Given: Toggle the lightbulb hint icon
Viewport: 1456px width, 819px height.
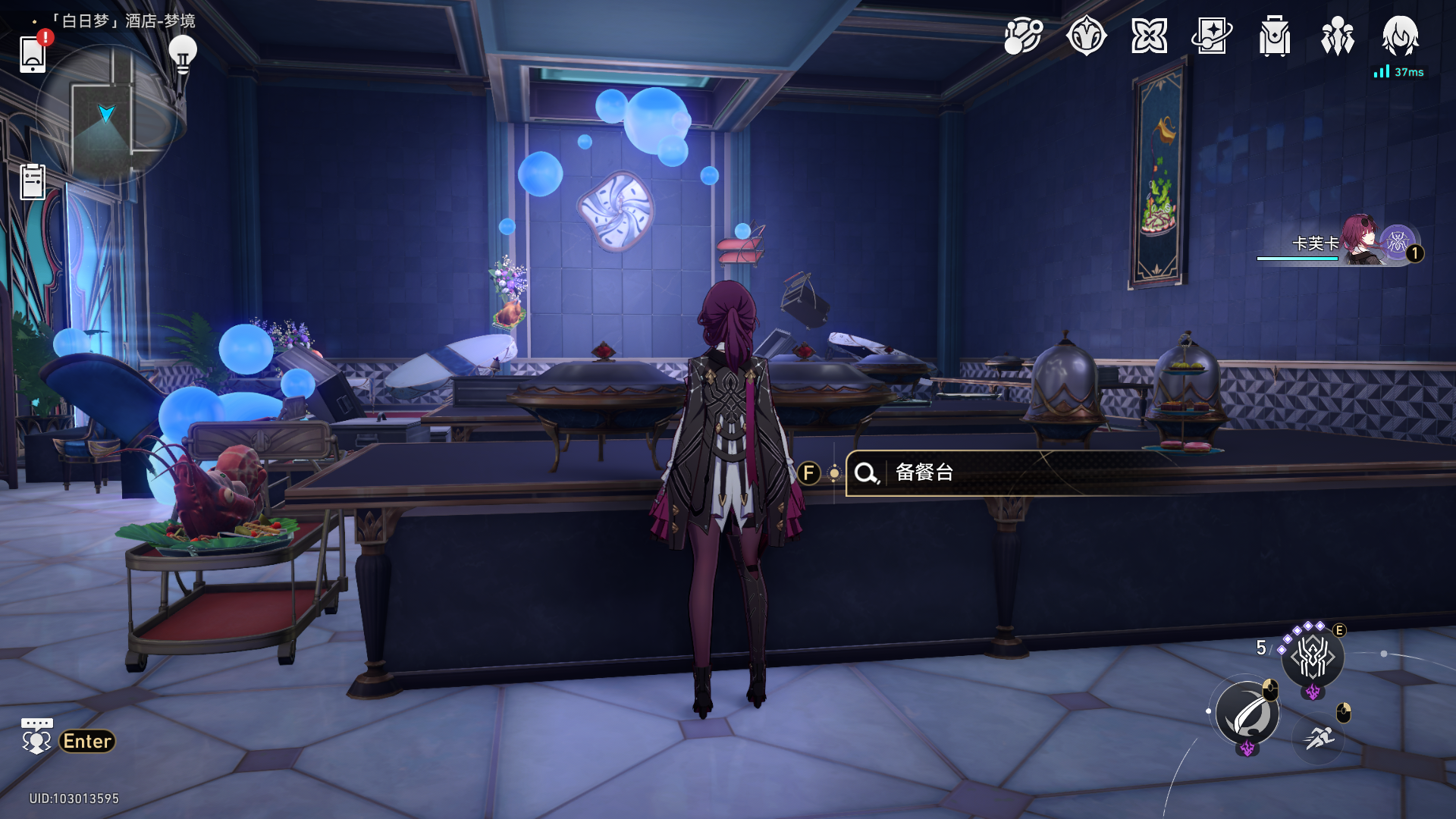Looking at the screenshot, I should 182,55.
